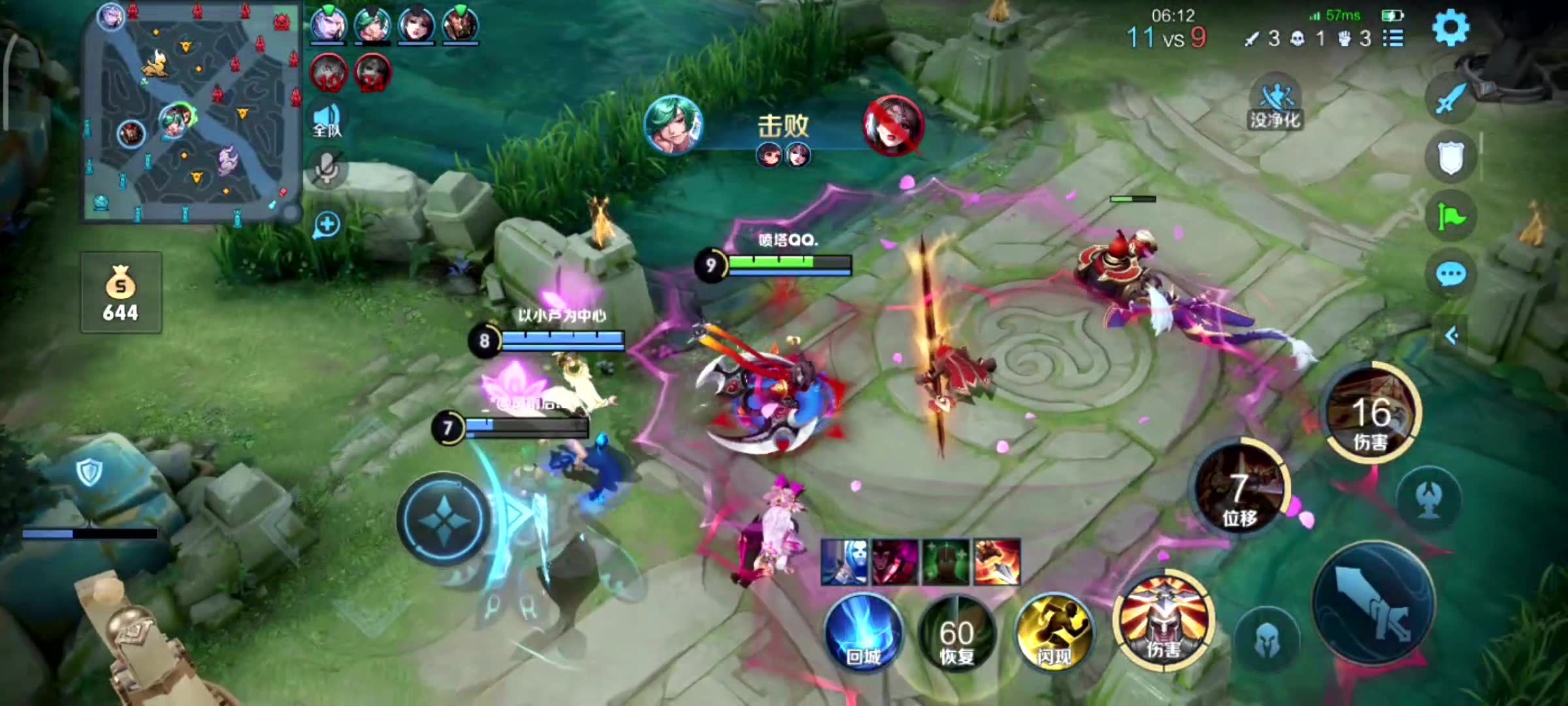Viewport: 1568px width, 706px height.
Task: Cast the 闪现 flash spell
Action: pos(1054,633)
